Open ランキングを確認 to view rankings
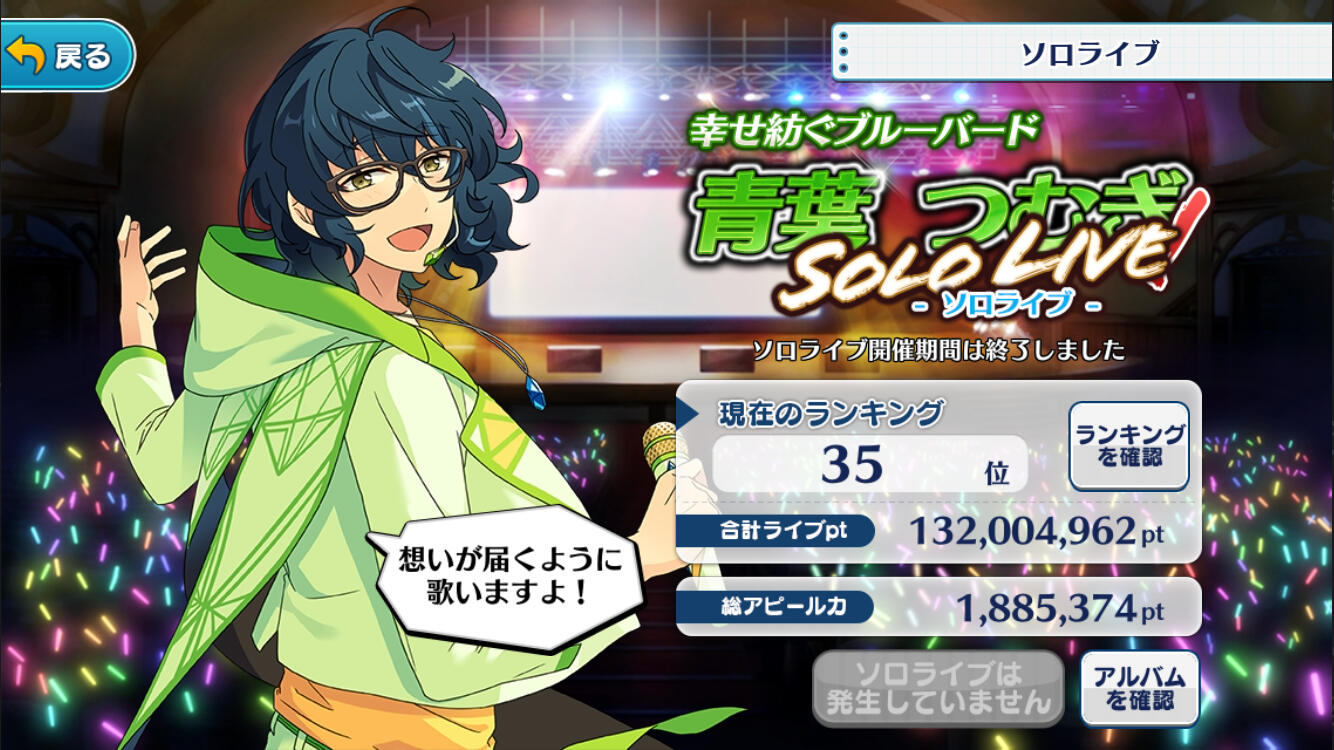This screenshot has height=750, width=1334. (x=1129, y=446)
